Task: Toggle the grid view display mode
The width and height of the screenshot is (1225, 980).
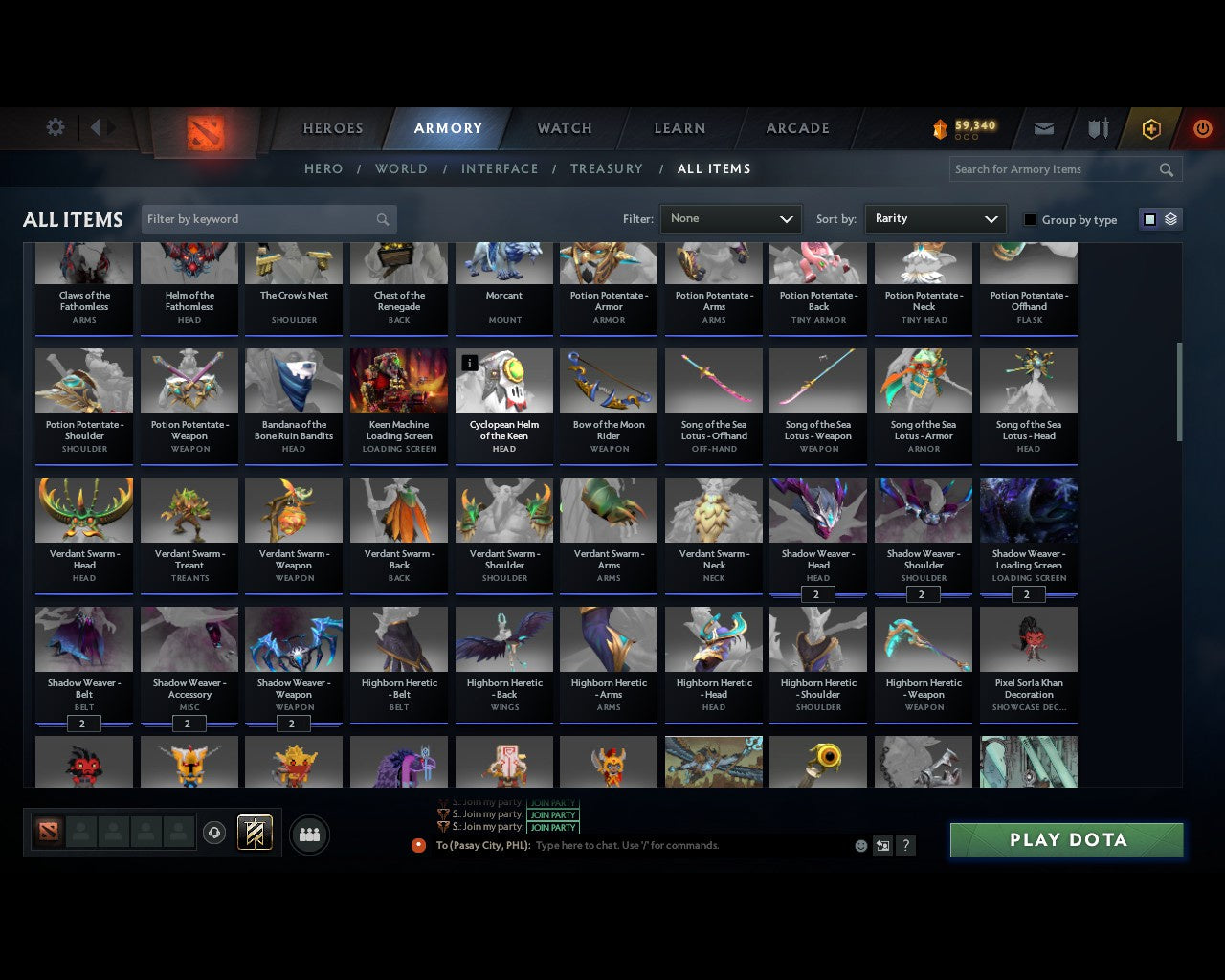Action: [x=1148, y=218]
